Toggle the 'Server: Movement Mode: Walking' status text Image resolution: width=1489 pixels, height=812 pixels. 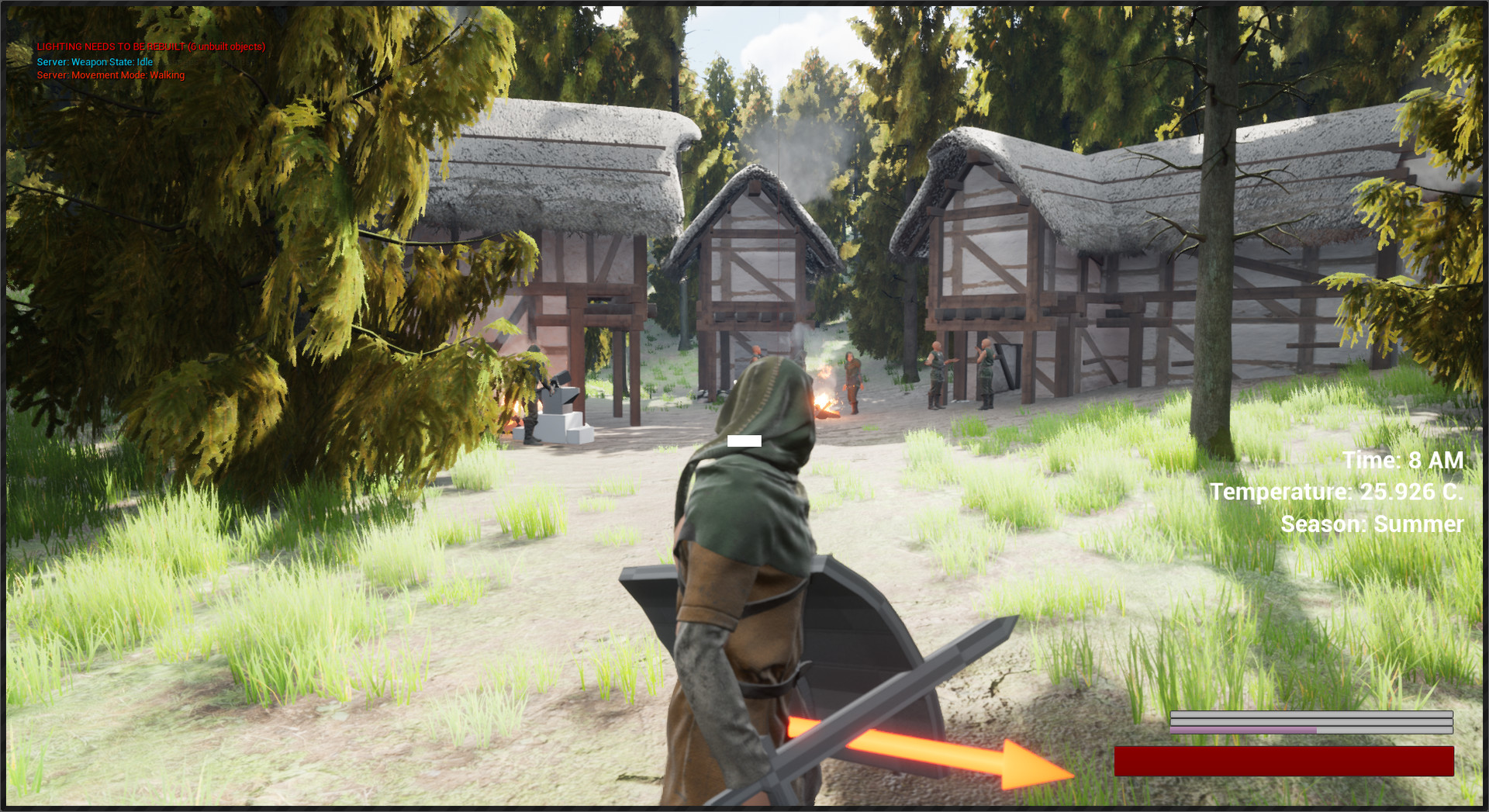(109, 76)
